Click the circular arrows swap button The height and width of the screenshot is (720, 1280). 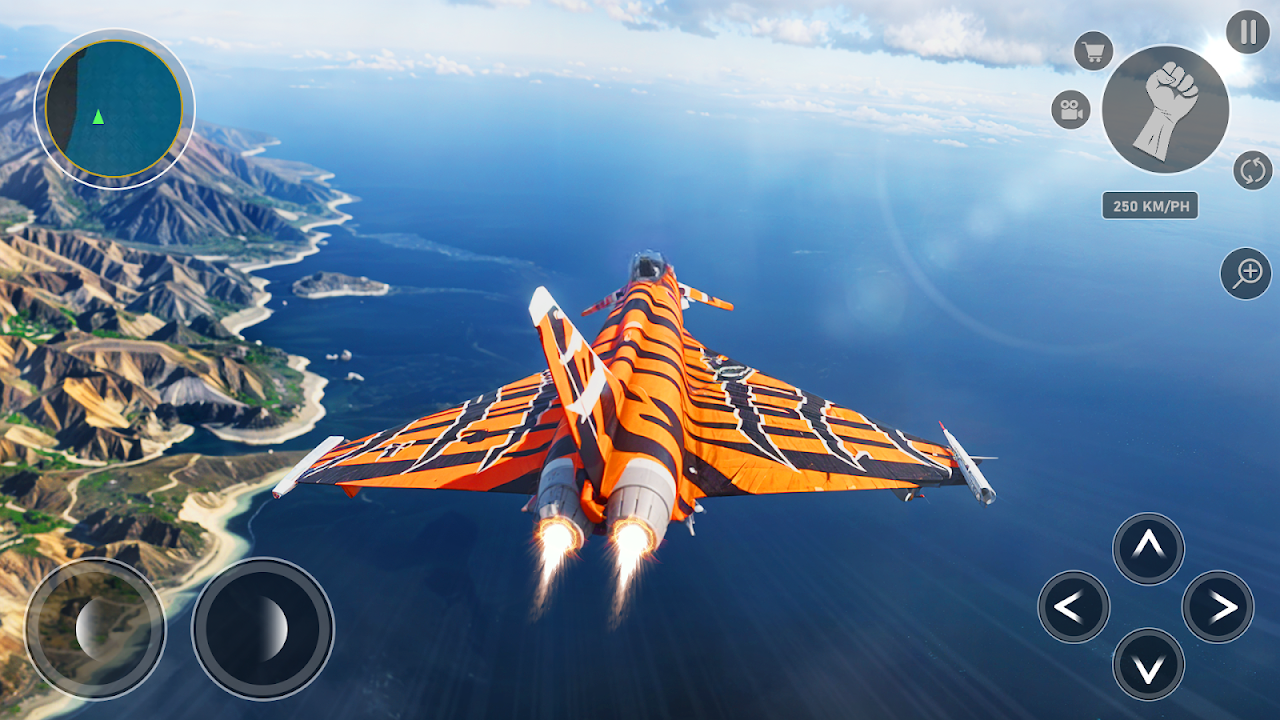coord(1252,170)
